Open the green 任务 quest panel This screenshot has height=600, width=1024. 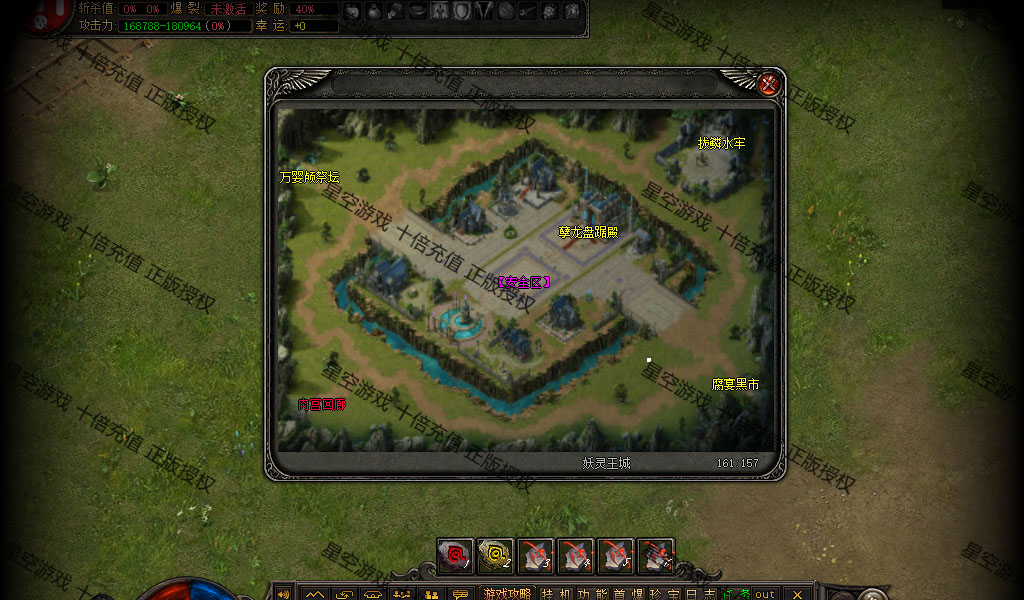click(735, 594)
